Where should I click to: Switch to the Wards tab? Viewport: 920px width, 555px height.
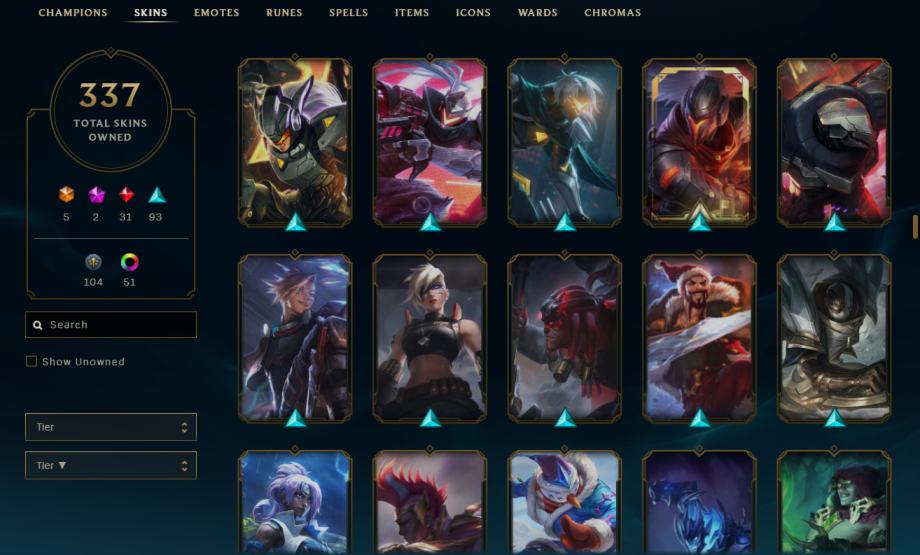(538, 13)
